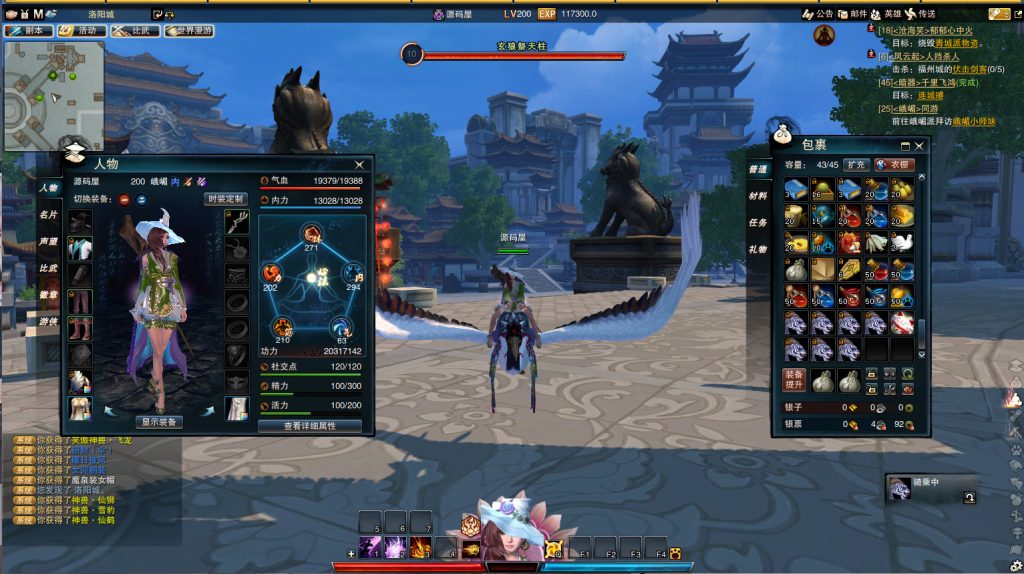Open the 衣橱 wardrobe
Viewport: 1024px width, 574px height.
[894, 165]
